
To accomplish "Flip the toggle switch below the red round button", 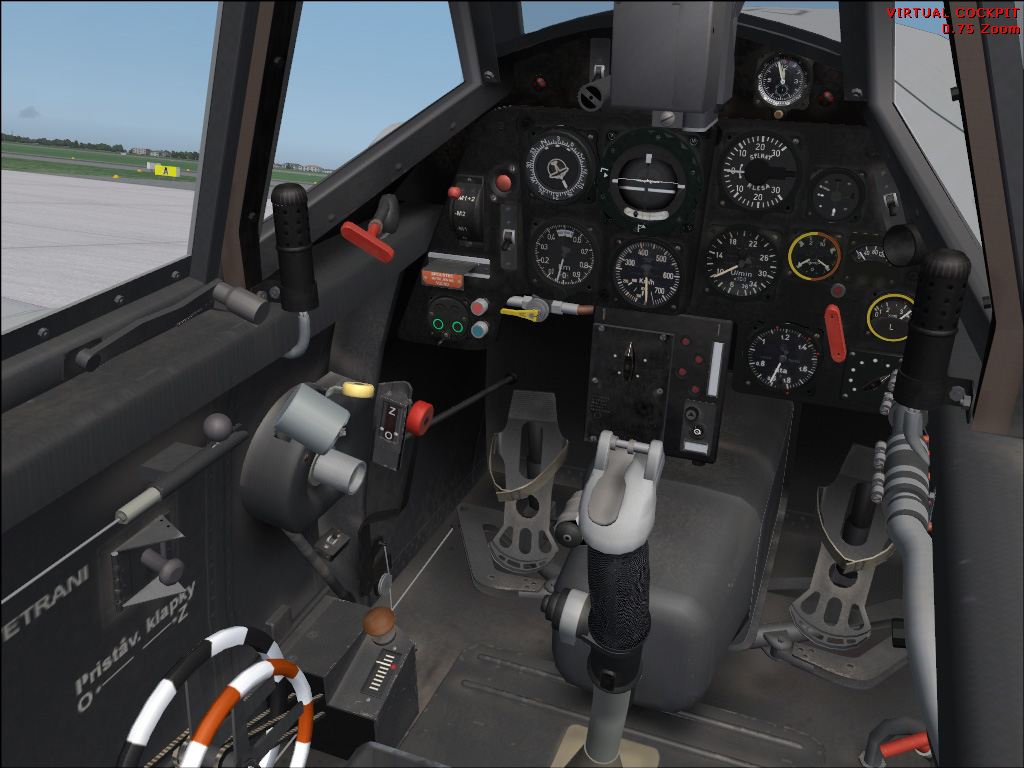I will [x=508, y=239].
